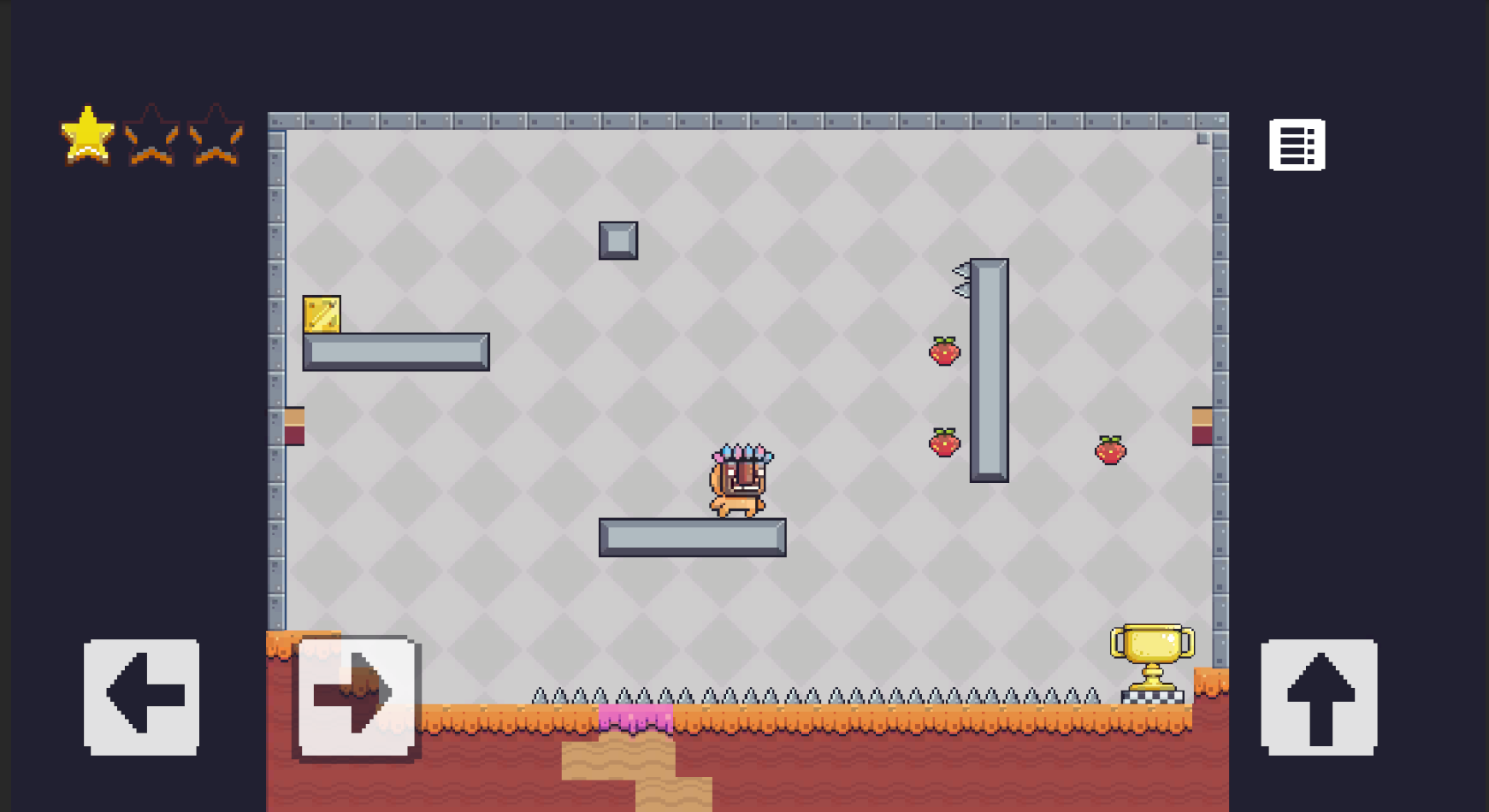This screenshot has height=812, width=1489.
Task: Select the platform the character stands on
Action: pyautogui.click(x=693, y=537)
